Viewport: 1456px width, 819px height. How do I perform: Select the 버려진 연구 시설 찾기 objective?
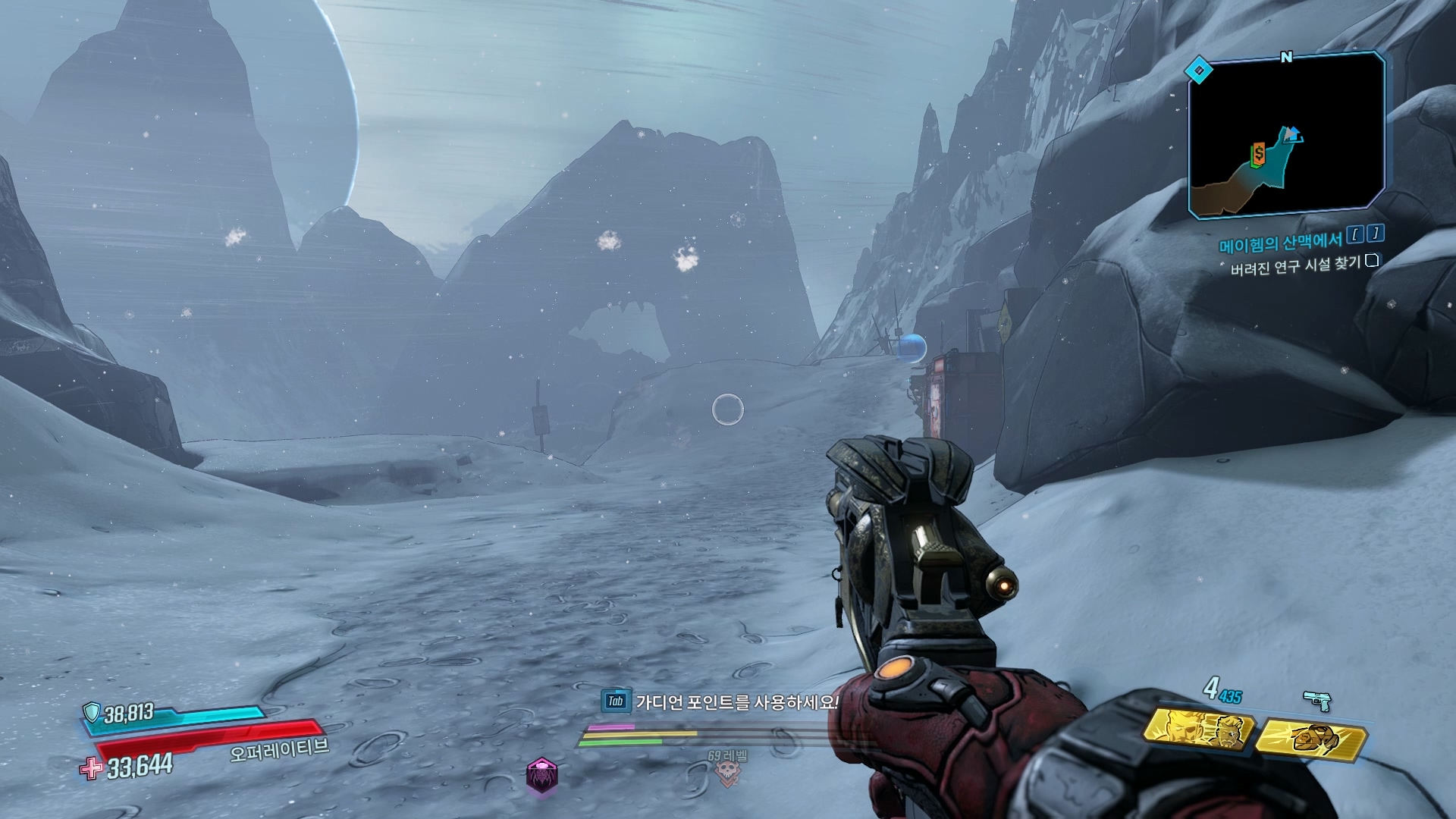tap(1295, 265)
